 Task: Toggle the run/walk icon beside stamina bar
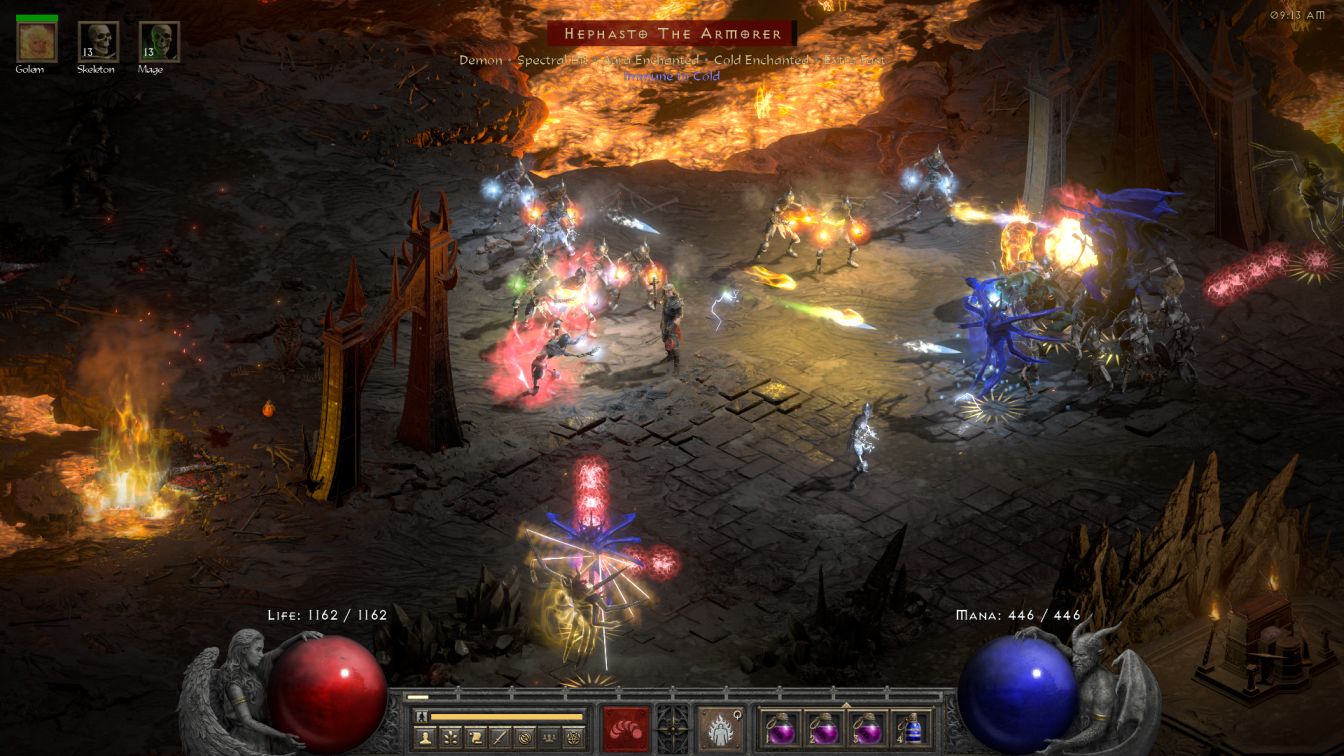421,716
